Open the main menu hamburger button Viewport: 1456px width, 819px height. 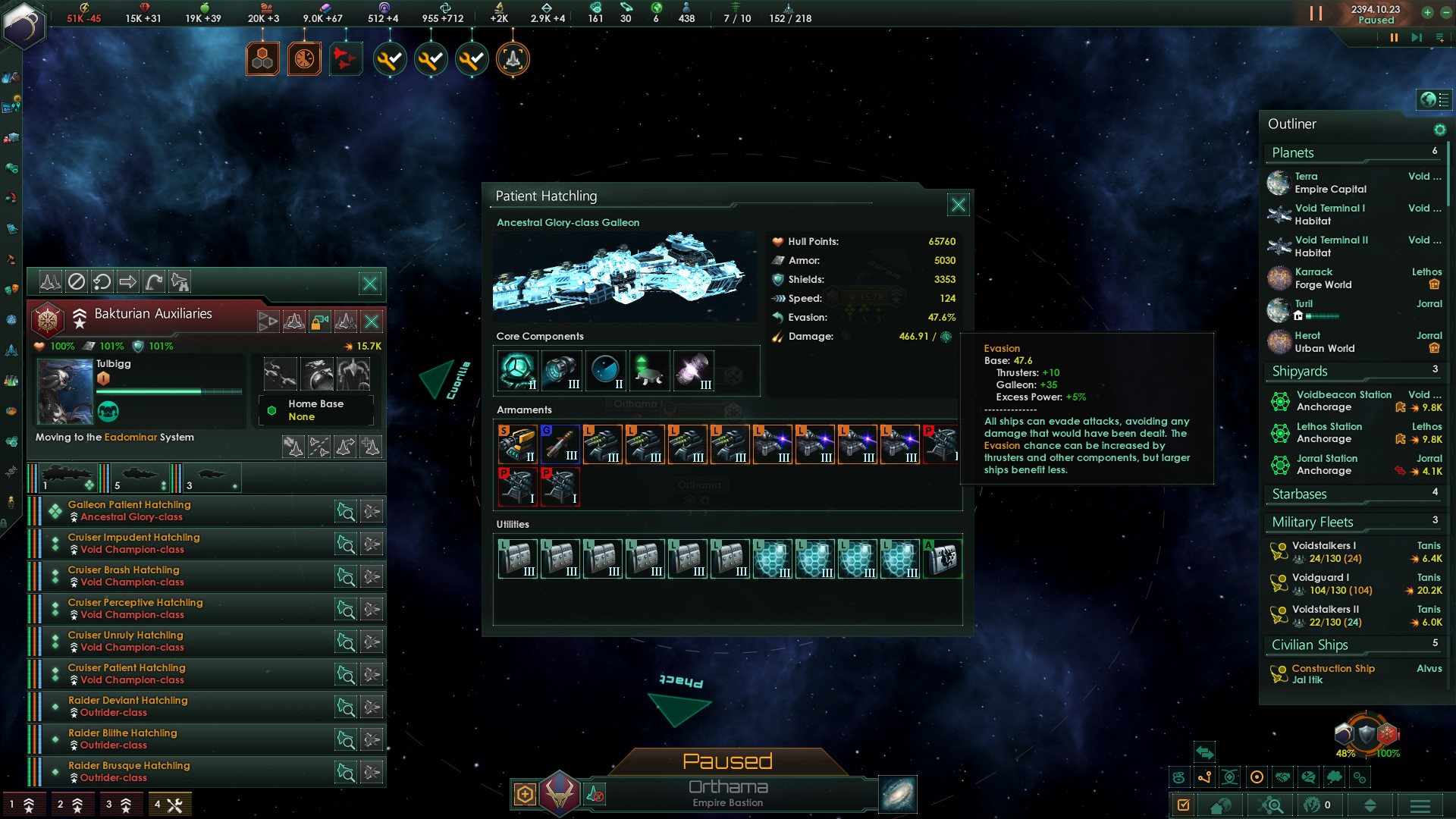point(1420,805)
